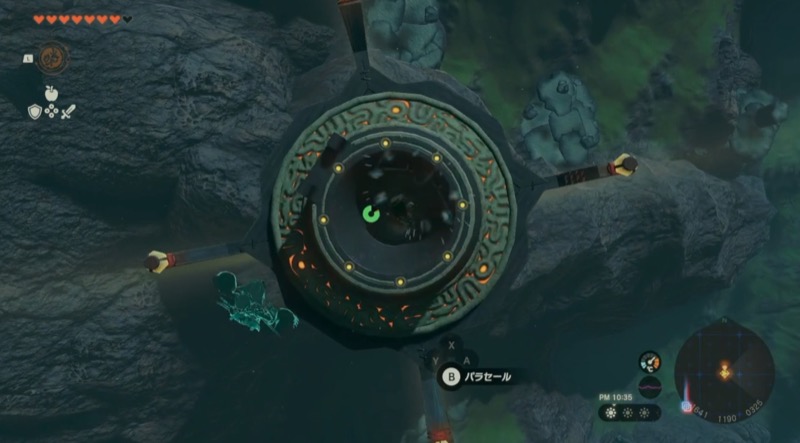
Task: Select the sword weapon quick-menu icon
Action: (x=69, y=112)
